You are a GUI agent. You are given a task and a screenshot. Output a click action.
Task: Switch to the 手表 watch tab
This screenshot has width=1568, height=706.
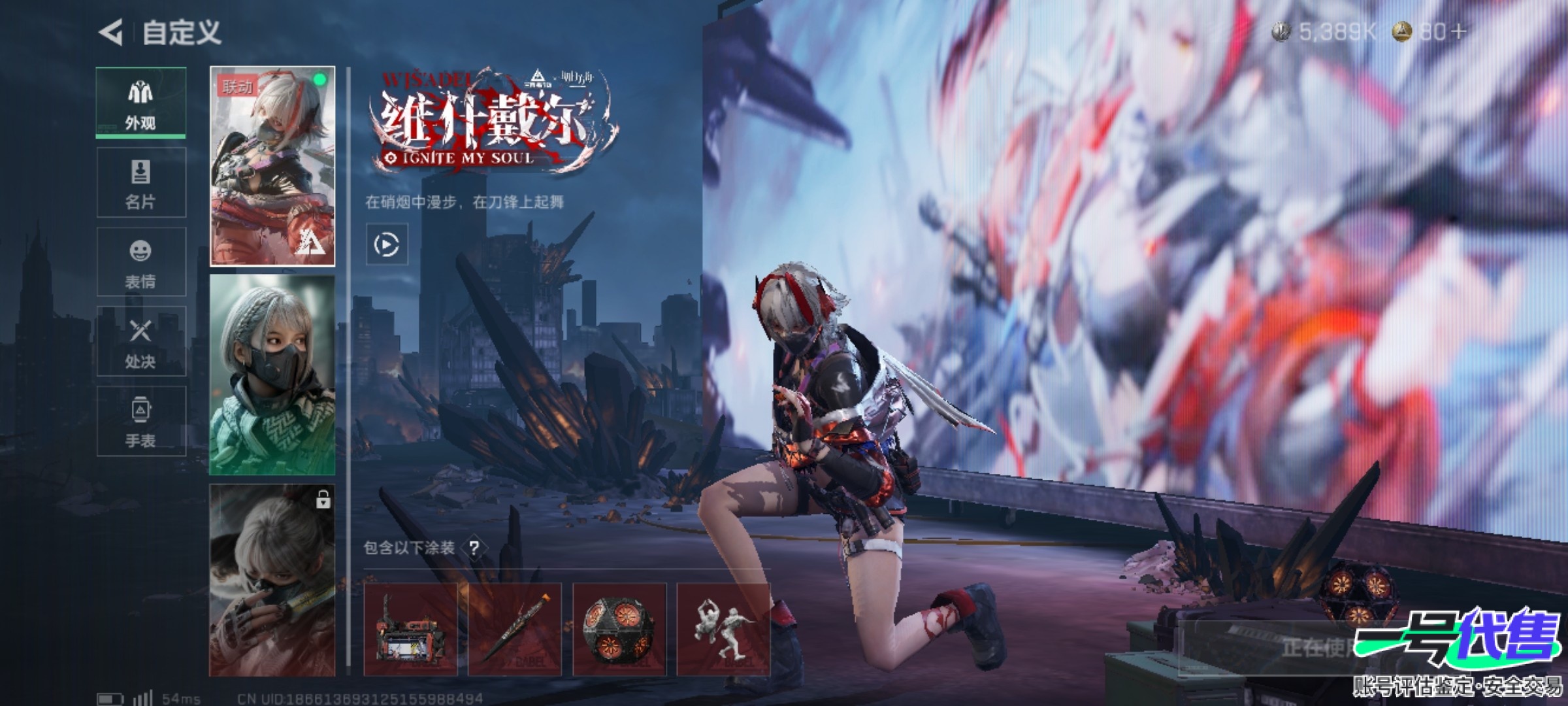[x=141, y=422]
